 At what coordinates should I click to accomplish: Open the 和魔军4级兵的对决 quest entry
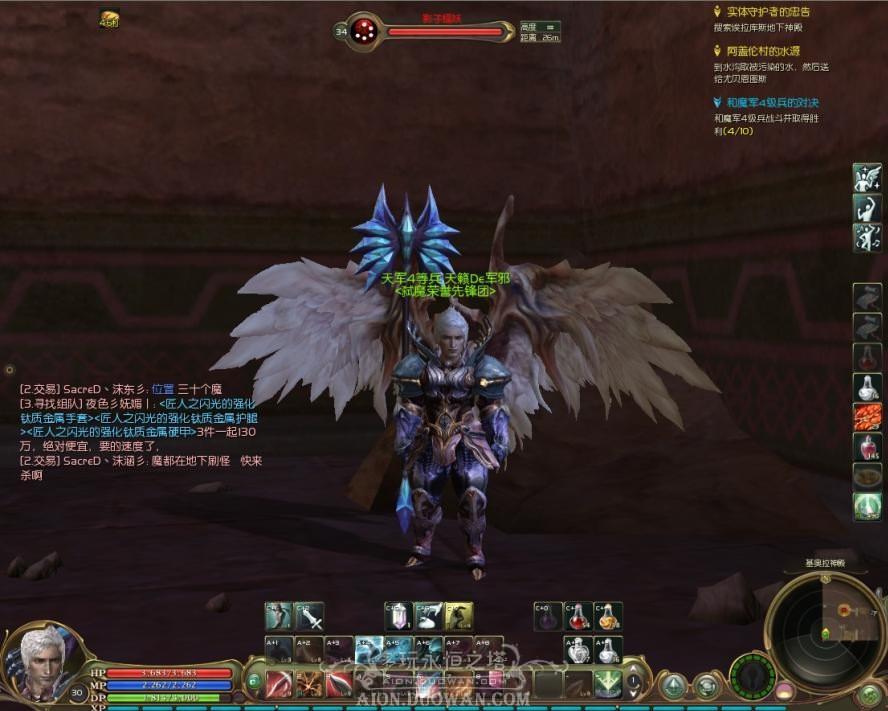pos(773,102)
